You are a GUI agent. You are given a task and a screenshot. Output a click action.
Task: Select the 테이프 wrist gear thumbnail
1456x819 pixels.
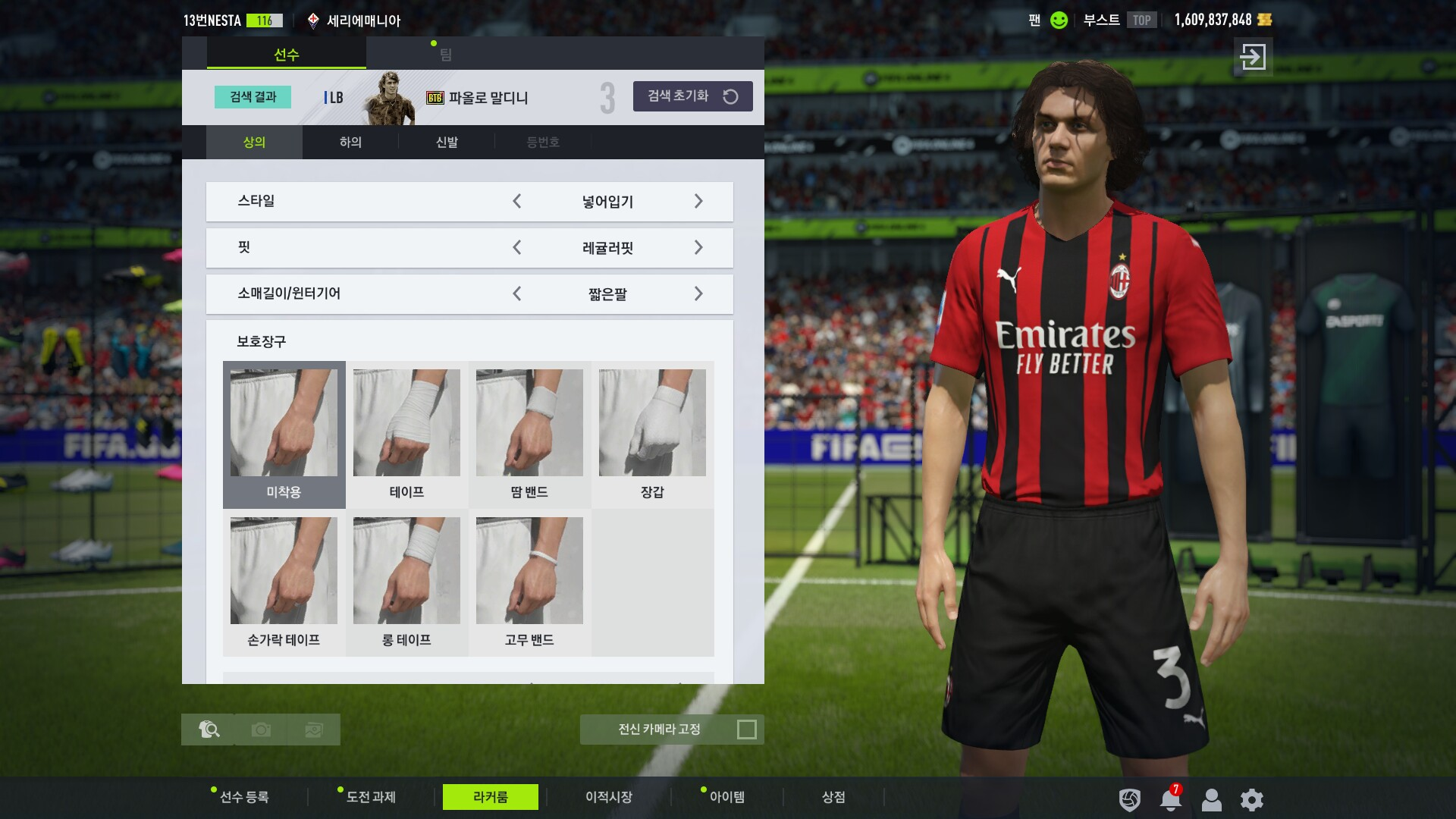pos(406,434)
